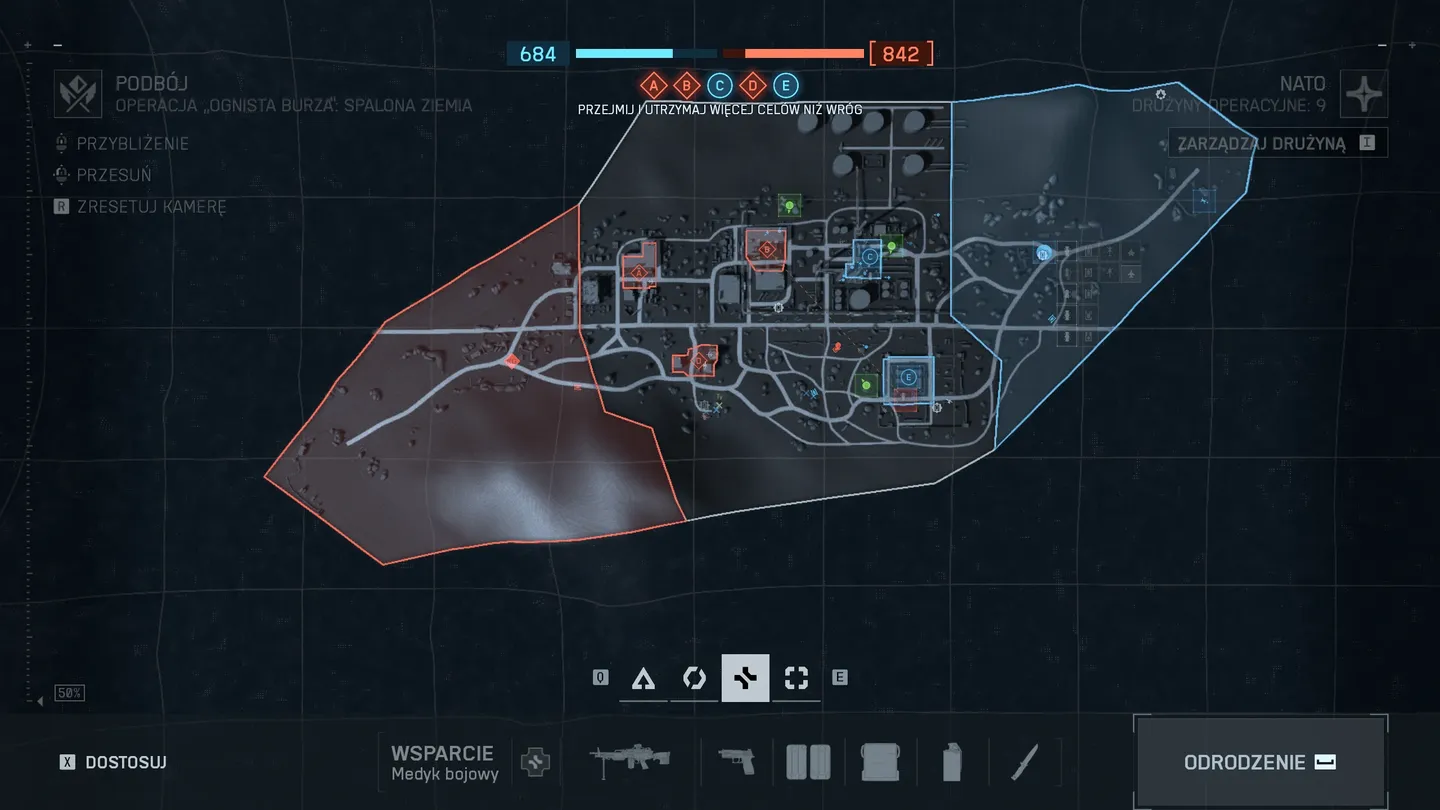The height and width of the screenshot is (810, 1440).
Task: Switch to the Recon class tab
Action: (796, 679)
